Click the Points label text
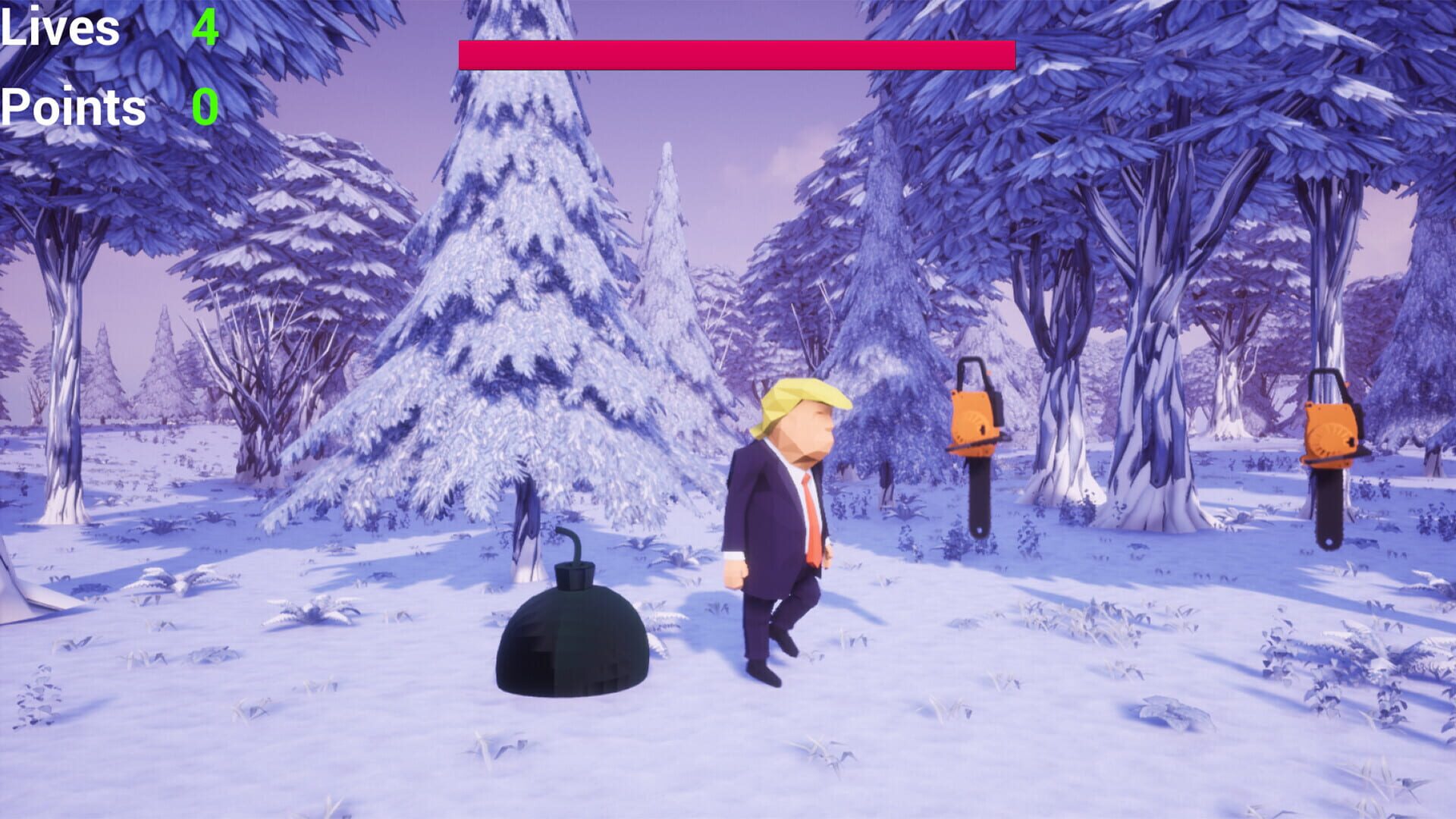This screenshot has width=1456, height=819. [72, 108]
